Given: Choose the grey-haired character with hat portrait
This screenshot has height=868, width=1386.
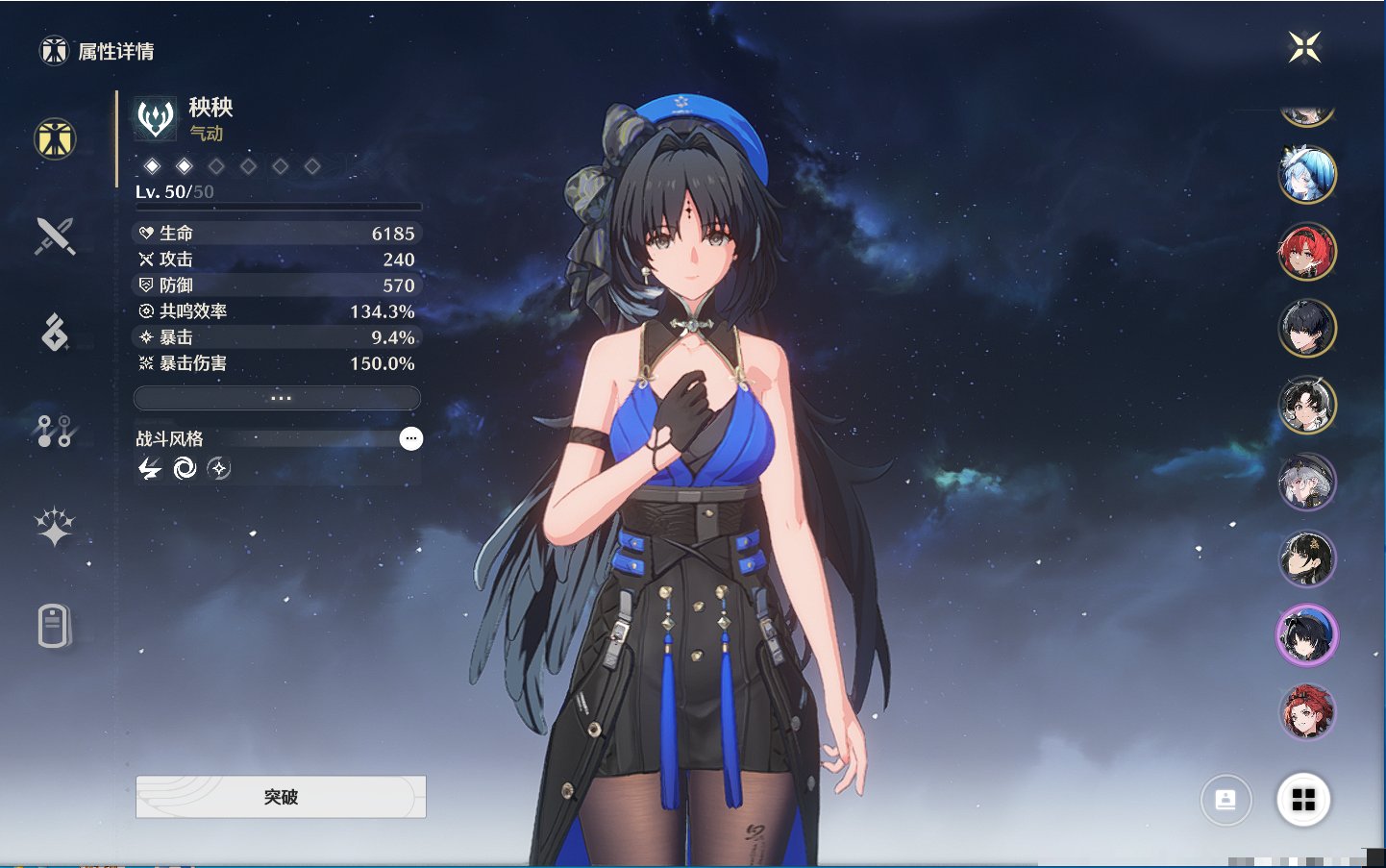Looking at the screenshot, I should (x=1307, y=482).
